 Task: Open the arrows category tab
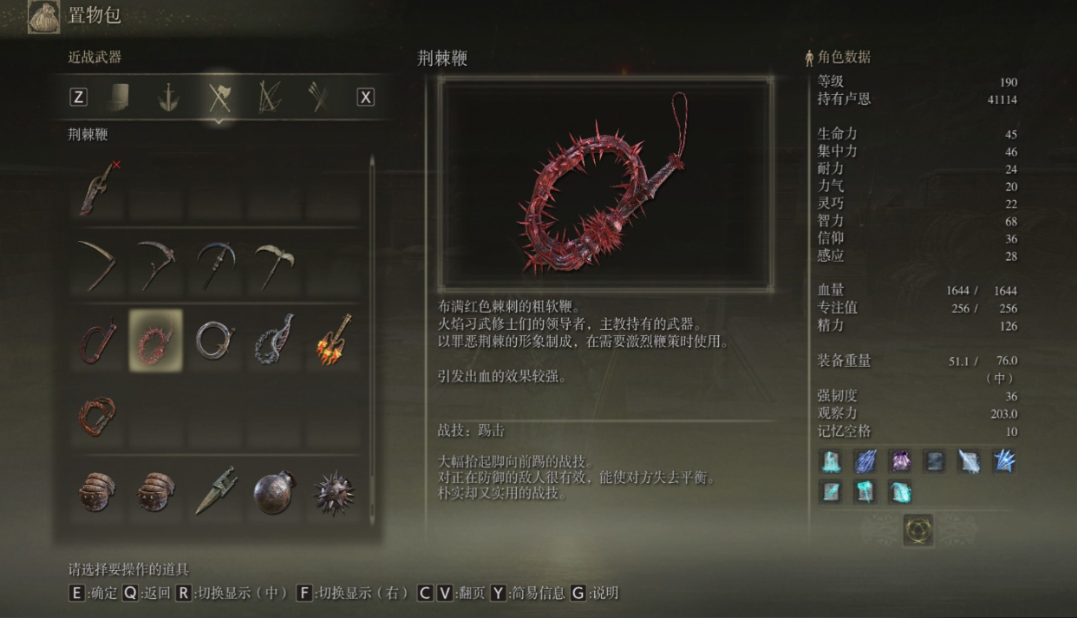(318, 97)
